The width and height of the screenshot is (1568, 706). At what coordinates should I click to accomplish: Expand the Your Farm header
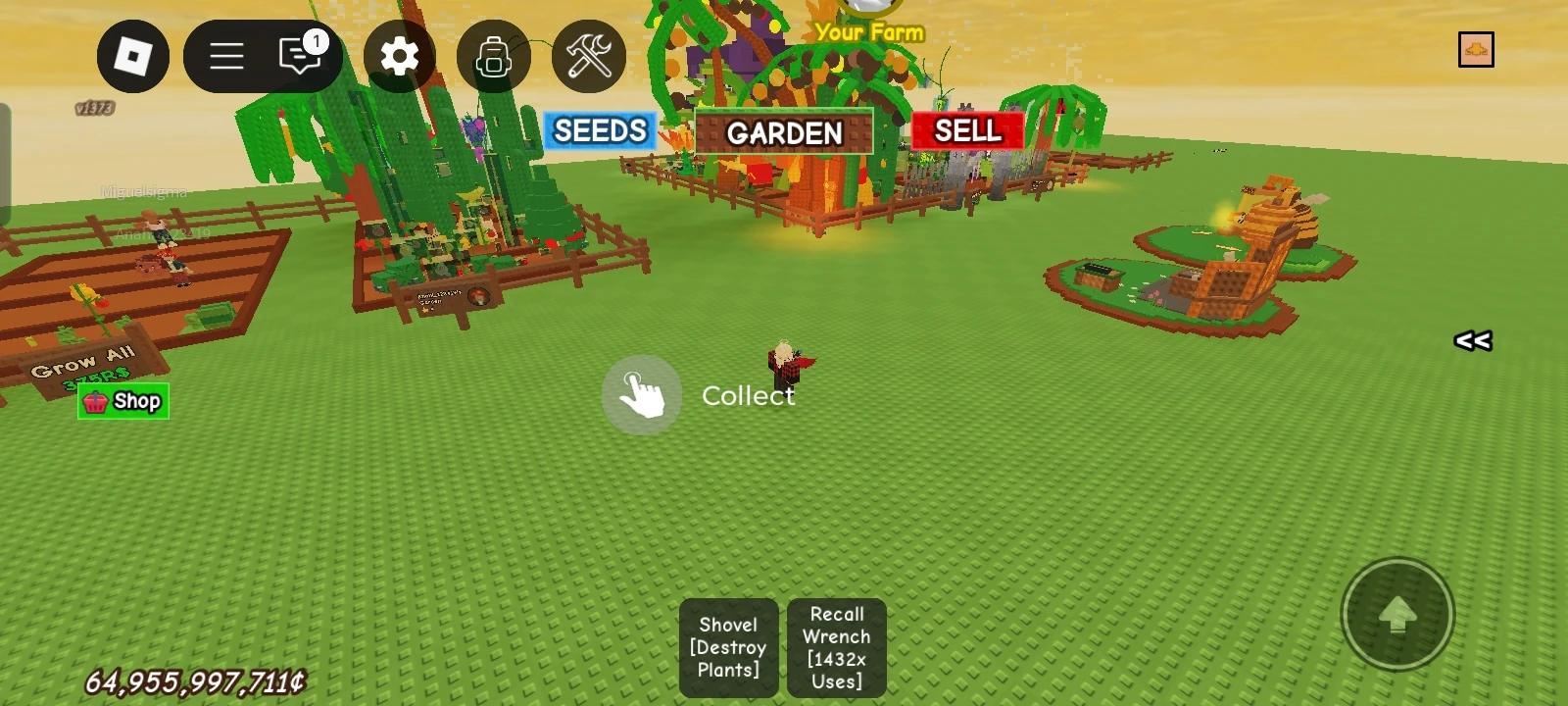(x=869, y=32)
